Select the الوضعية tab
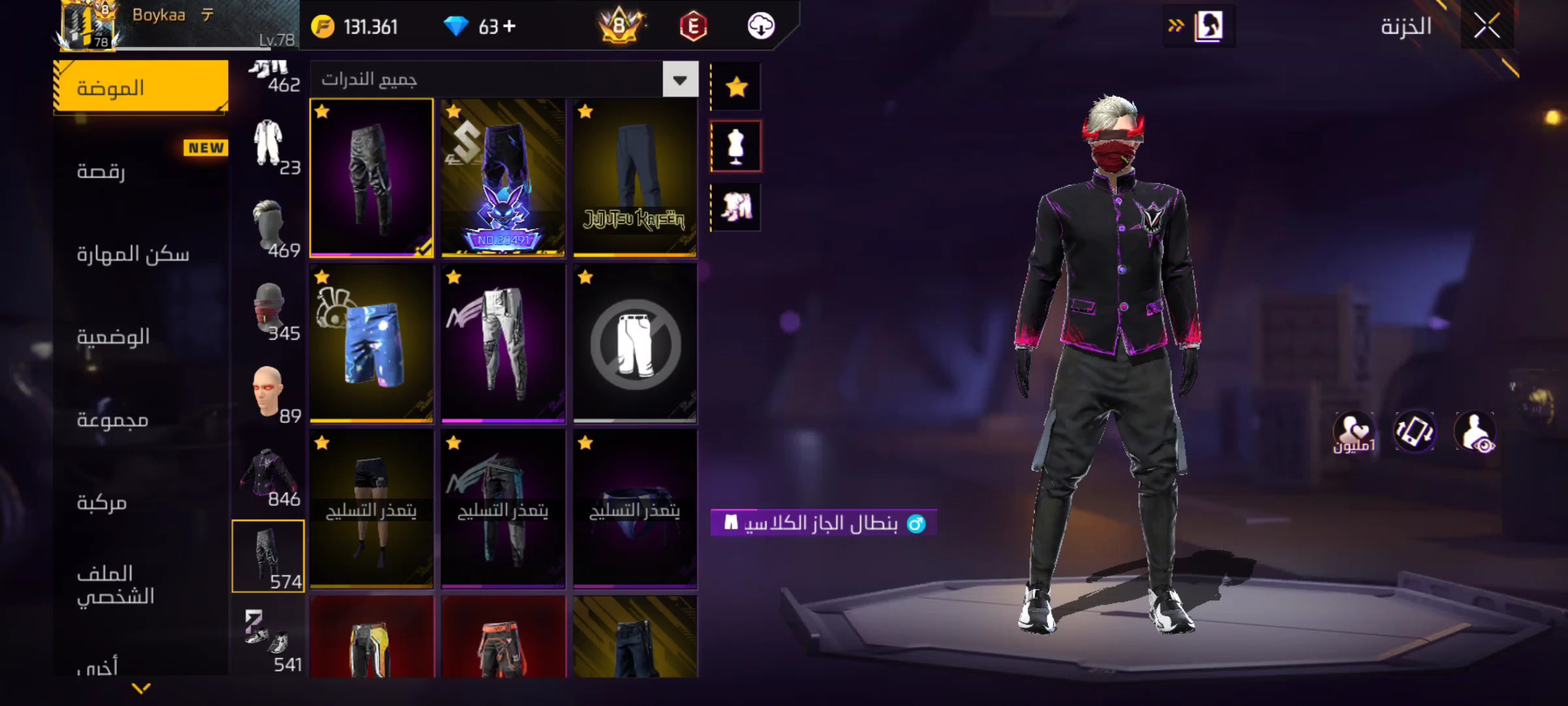This screenshot has height=706, width=1568. point(140,337)
